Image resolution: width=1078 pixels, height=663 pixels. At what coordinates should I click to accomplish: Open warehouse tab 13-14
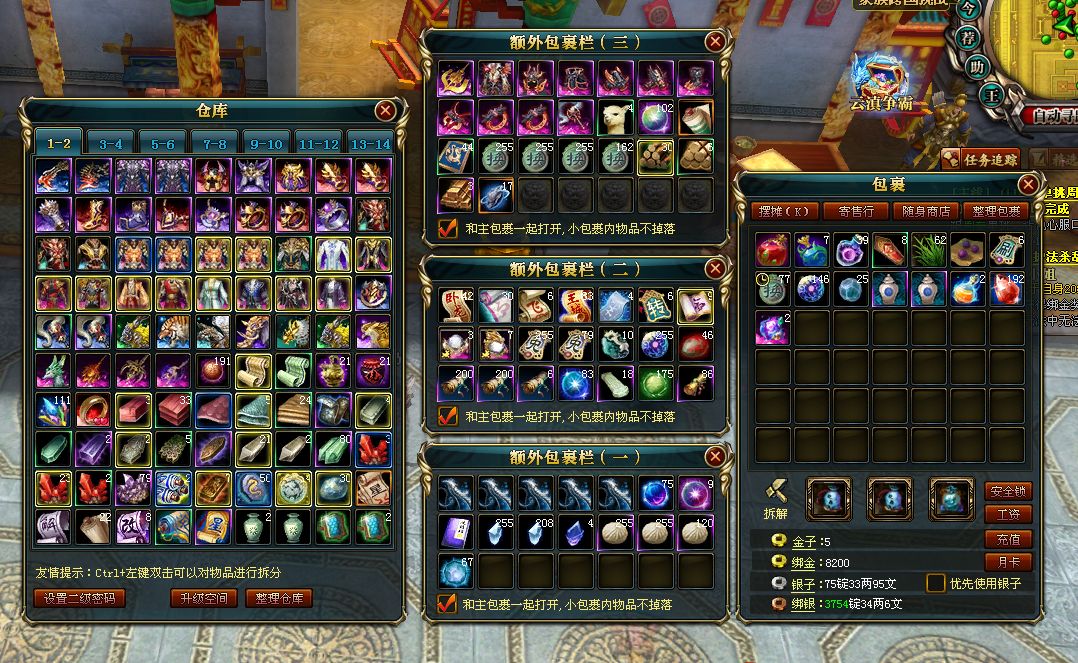tap(371, 144)
